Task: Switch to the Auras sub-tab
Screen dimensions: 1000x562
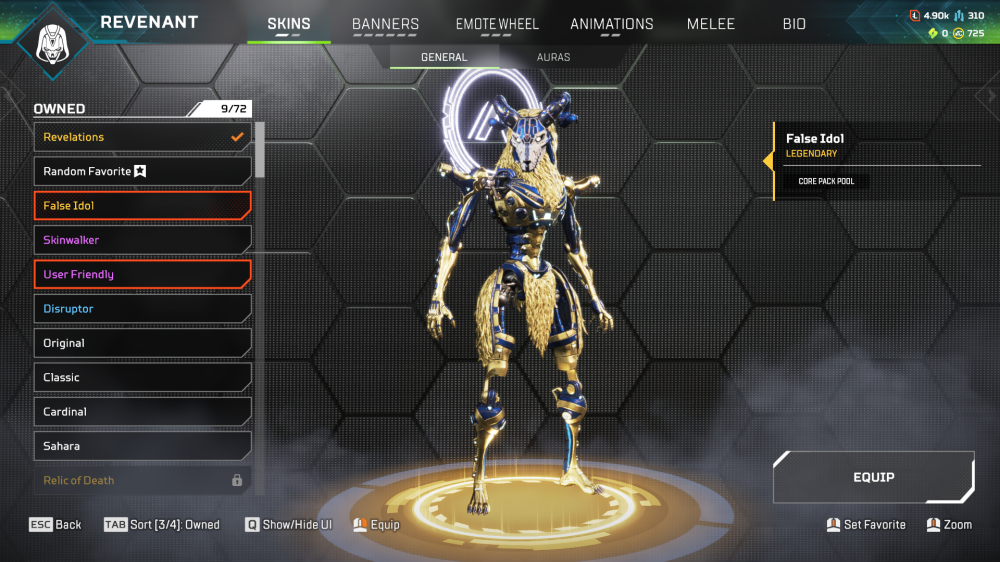Action: 553,57
